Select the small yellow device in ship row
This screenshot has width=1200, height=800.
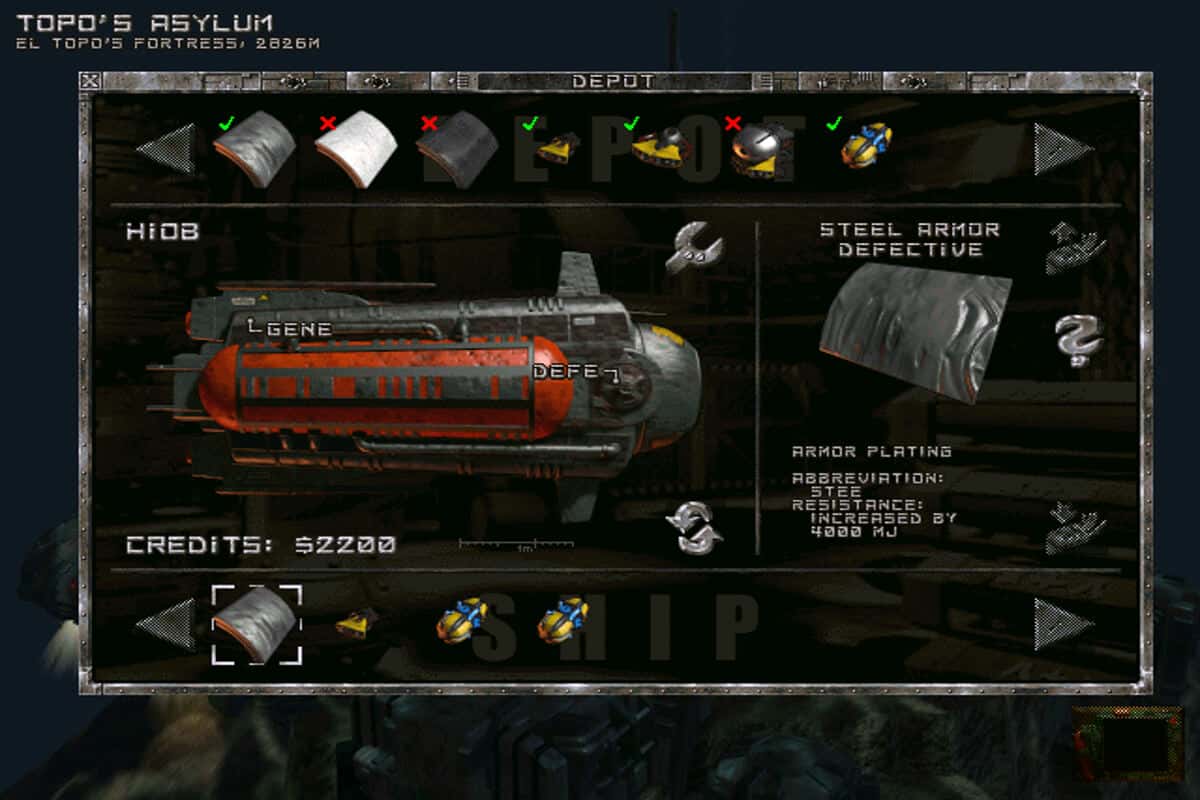coord(356,622)
